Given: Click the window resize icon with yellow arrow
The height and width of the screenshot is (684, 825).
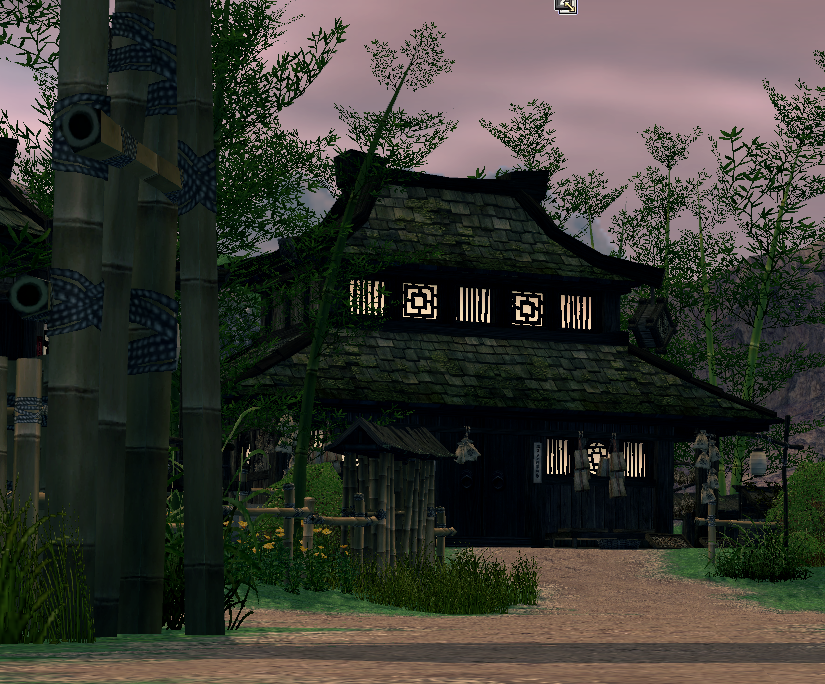Looking at the screenshot, I should pos(566,6).
